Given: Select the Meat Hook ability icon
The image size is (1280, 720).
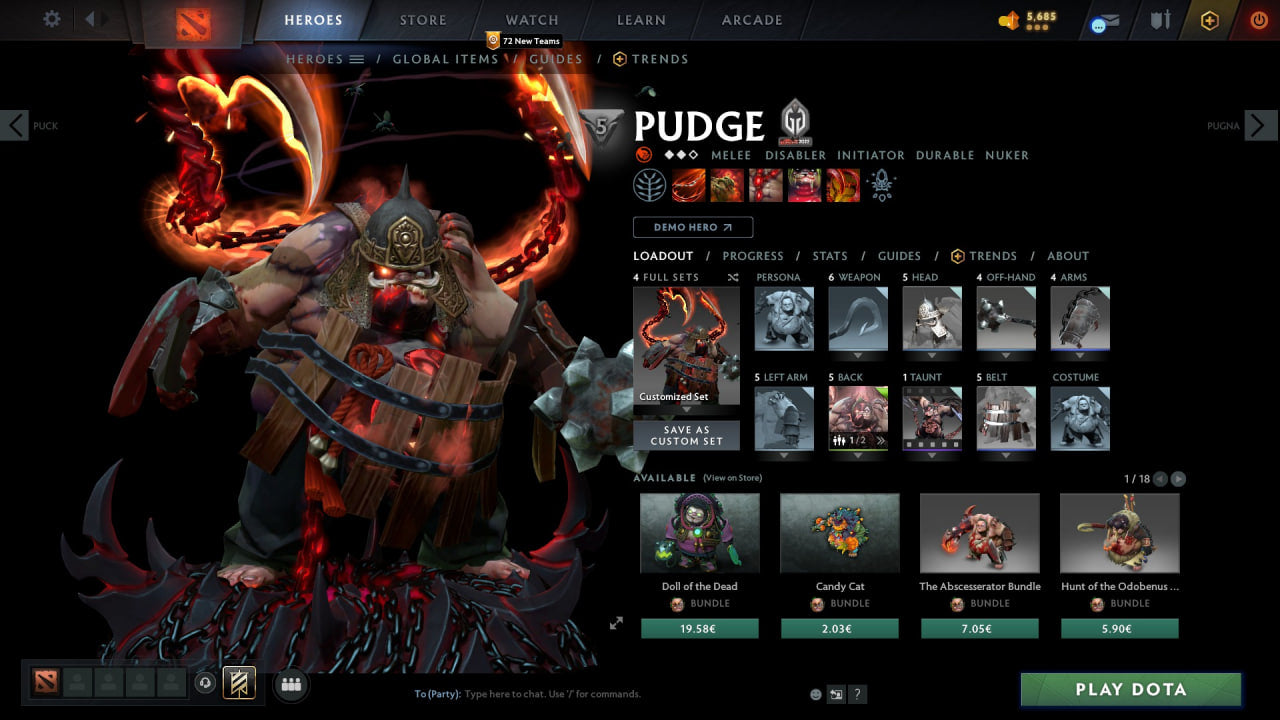Looking at the screenshot, I should pos(688,185).
